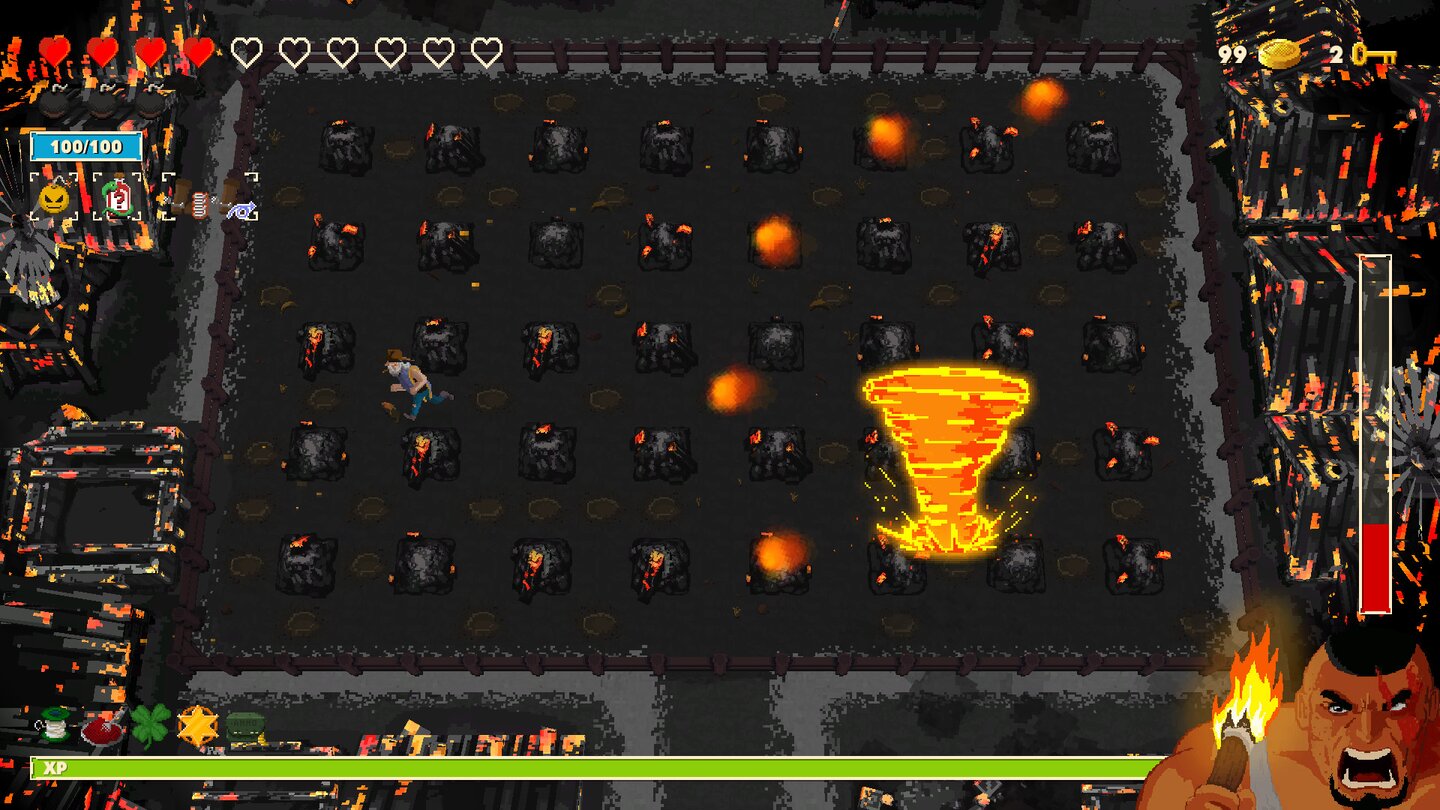
Task: Click the blue swoosh arrow icon
Action: (x=242, y=210)
